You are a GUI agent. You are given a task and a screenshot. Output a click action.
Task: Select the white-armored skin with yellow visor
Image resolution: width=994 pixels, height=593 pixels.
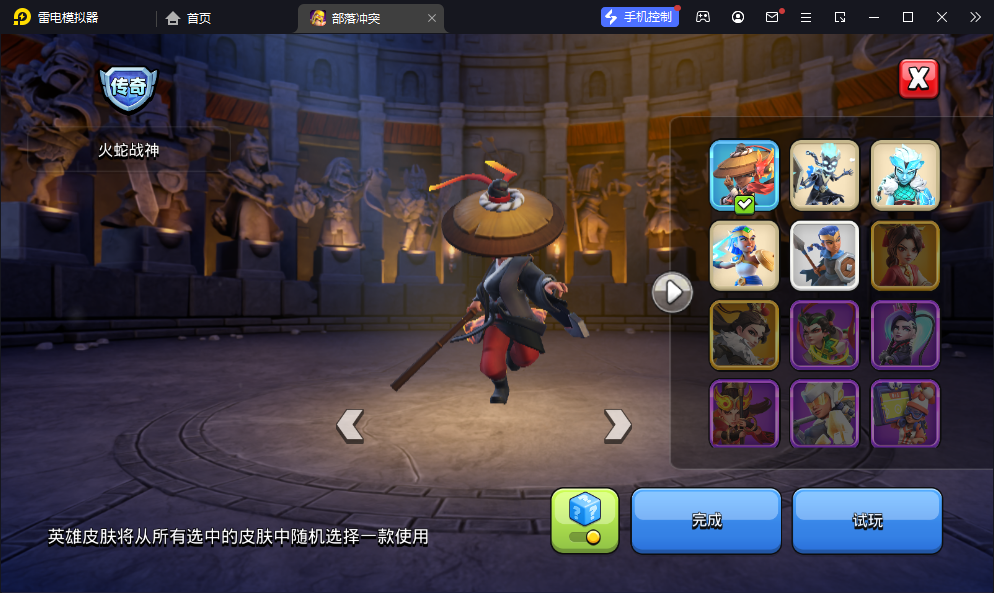(x=825, y=413)
